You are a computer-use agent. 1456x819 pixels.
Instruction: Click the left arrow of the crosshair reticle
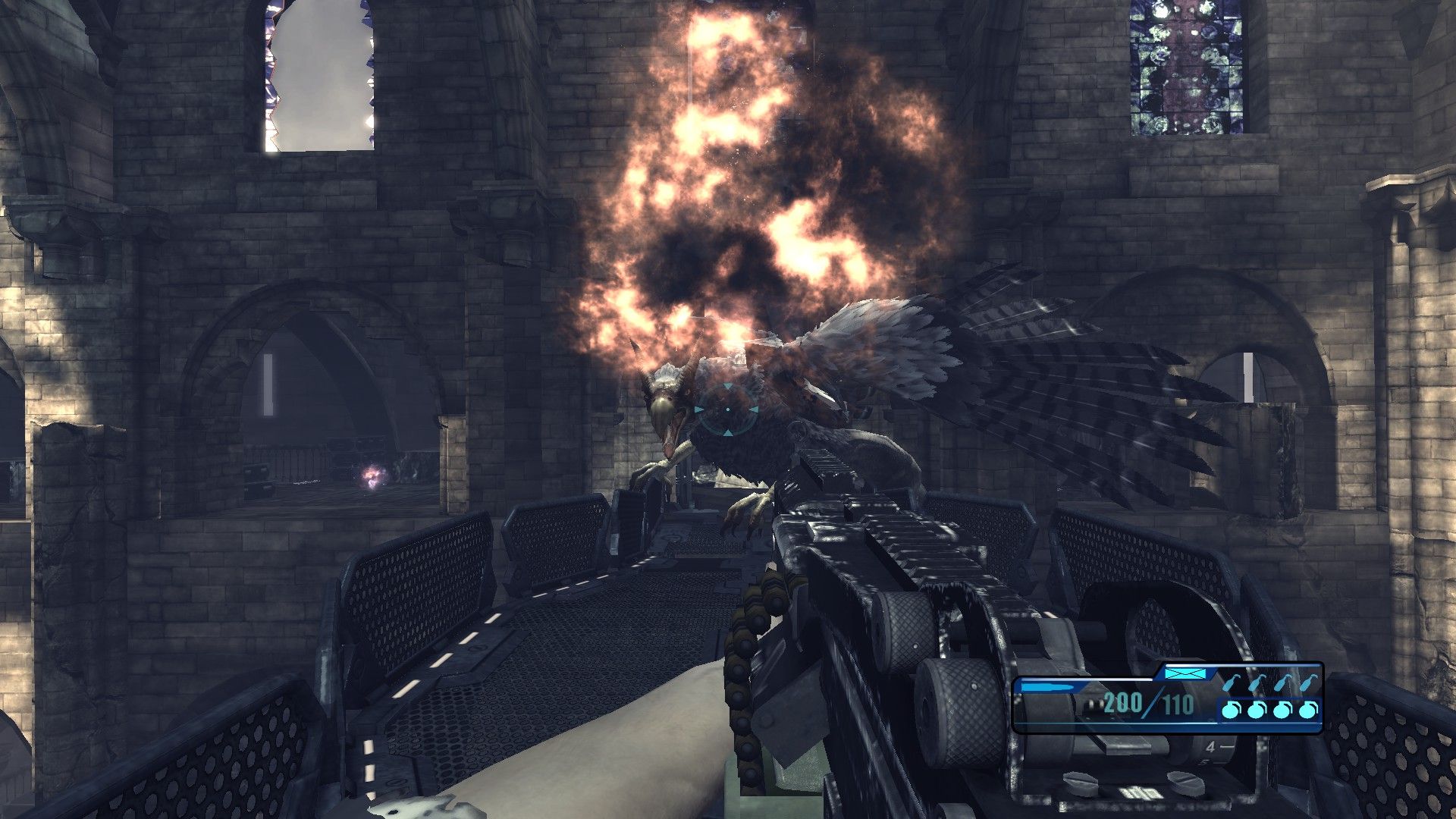698,409
